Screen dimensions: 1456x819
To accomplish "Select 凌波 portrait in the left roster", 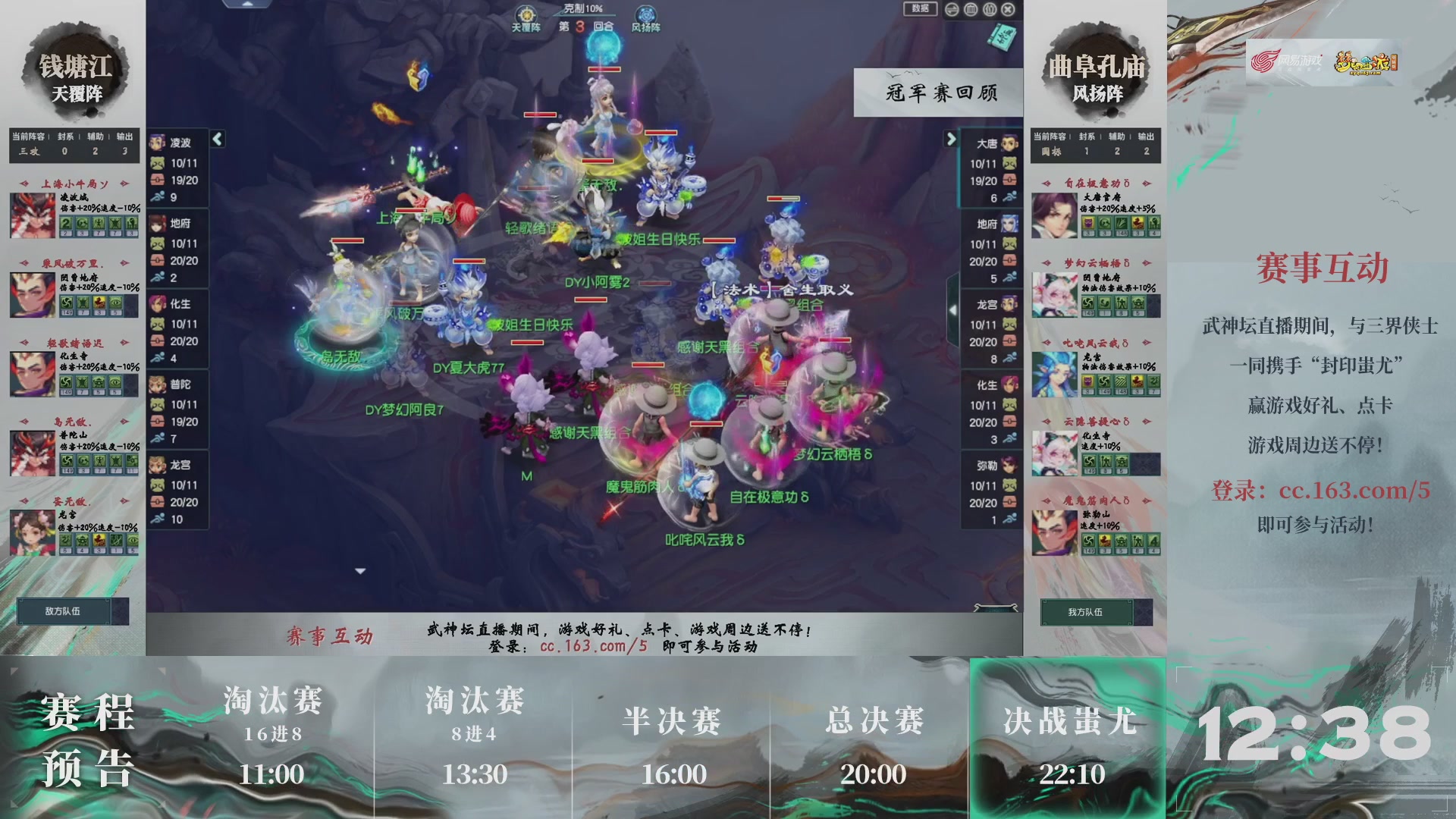I will coord(158,141).
